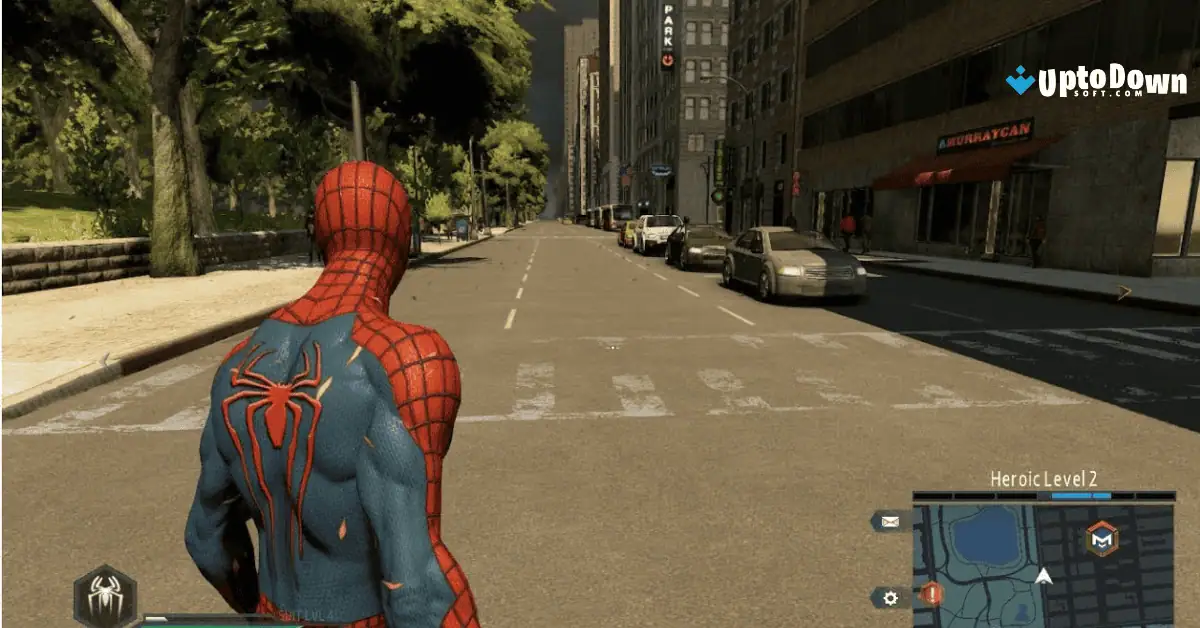Viewport: 1200px width, 628px height.
Task: Open the envelope messages icon
Action: point(889,521)
